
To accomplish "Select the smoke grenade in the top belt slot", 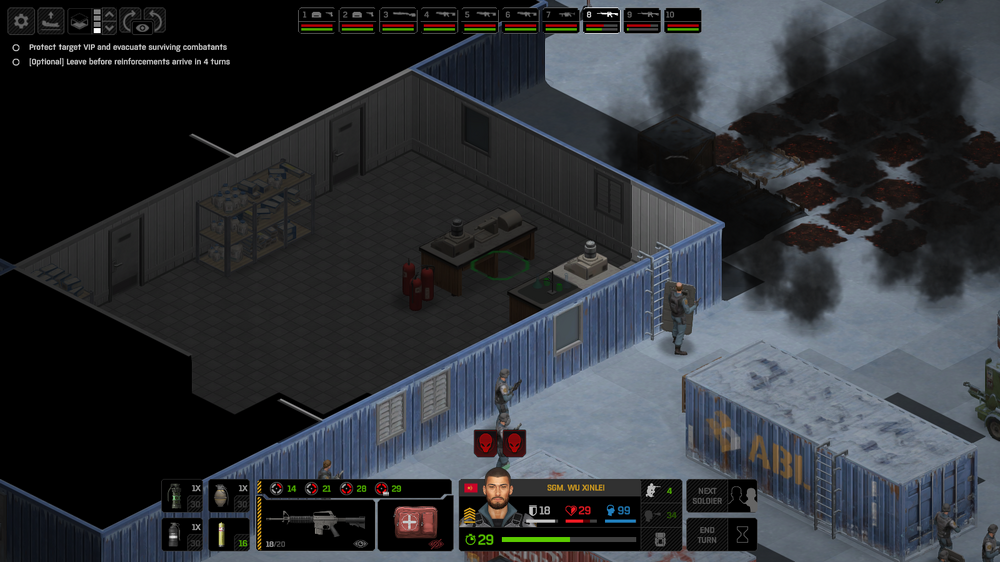I will tap(177, 494).
